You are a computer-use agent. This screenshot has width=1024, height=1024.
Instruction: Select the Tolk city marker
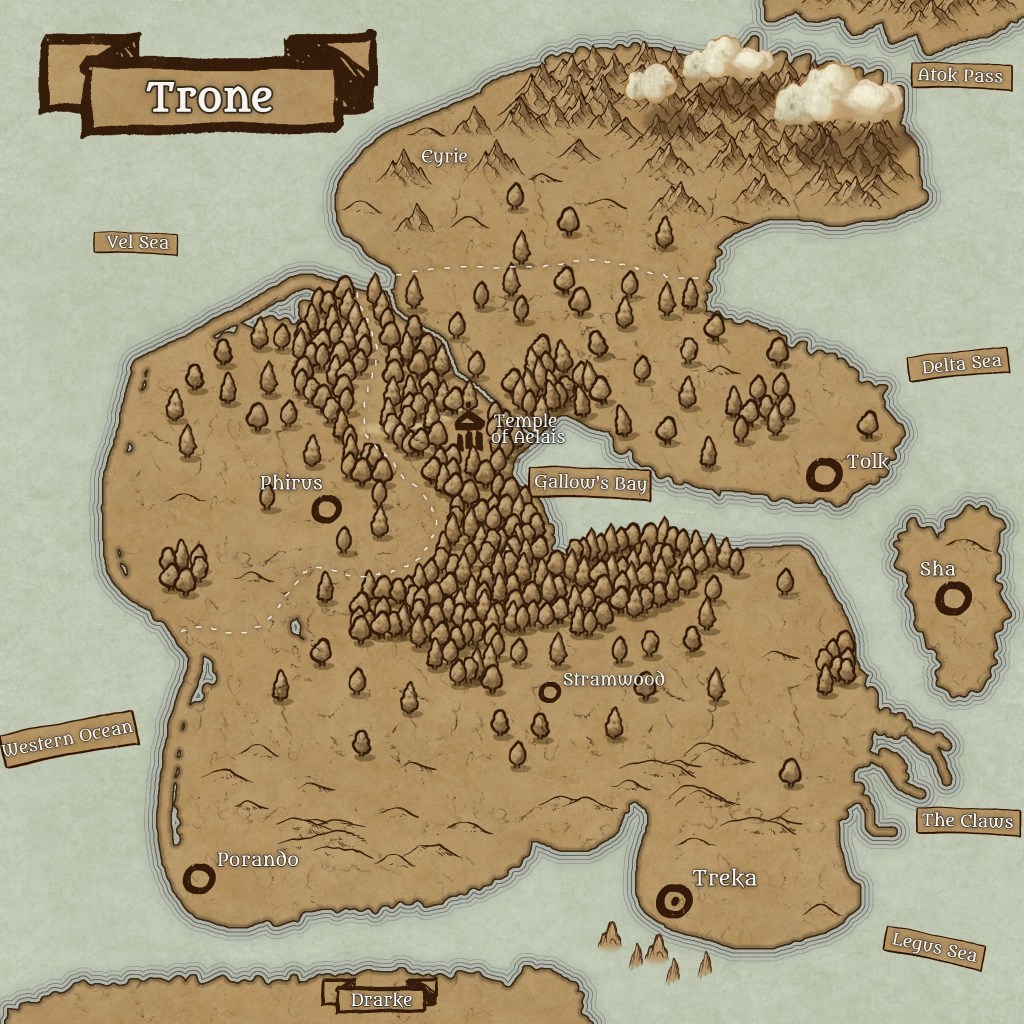[825, 475]
